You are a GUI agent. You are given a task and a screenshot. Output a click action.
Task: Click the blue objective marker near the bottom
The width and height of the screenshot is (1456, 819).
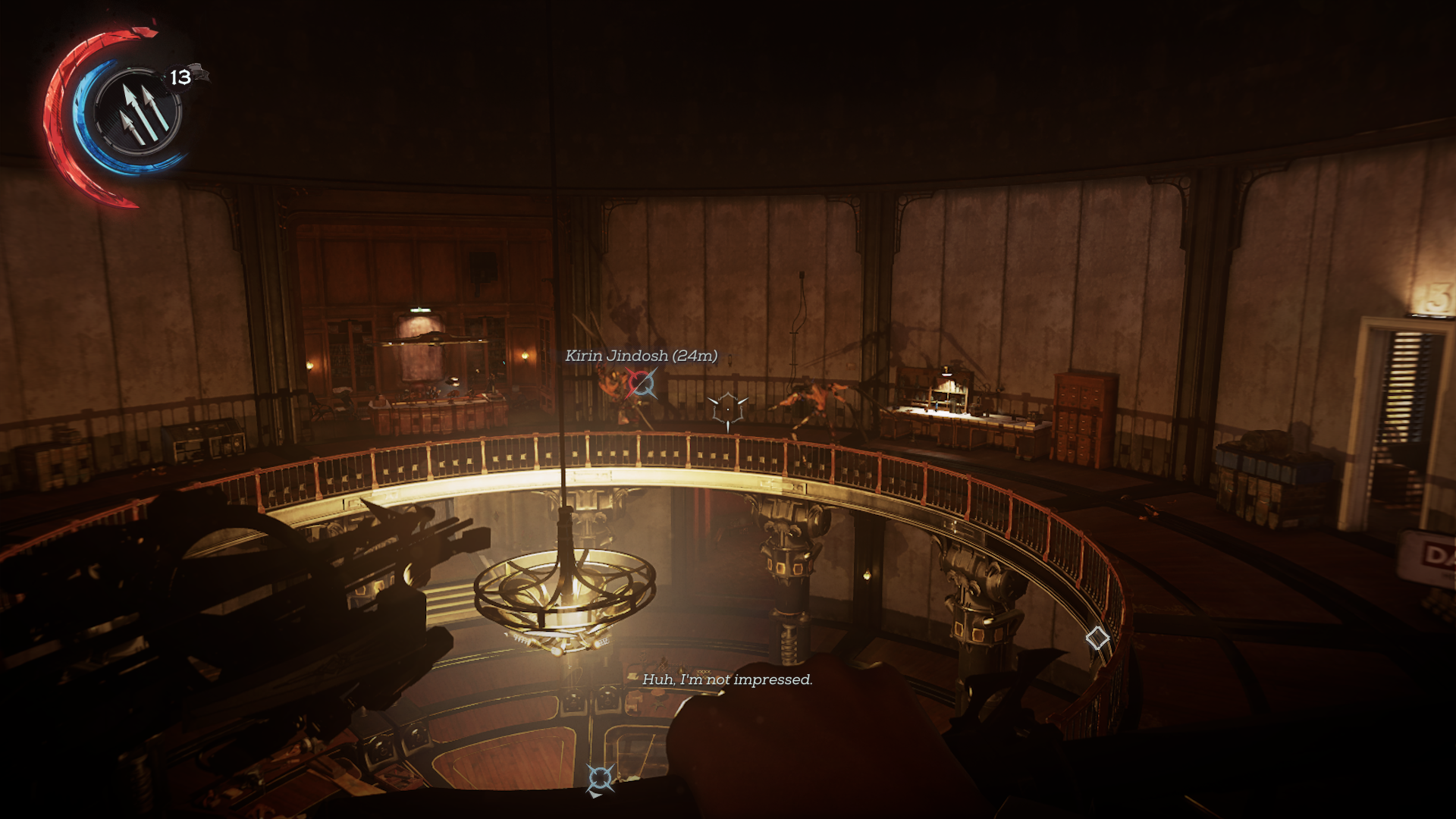point(600,778)
